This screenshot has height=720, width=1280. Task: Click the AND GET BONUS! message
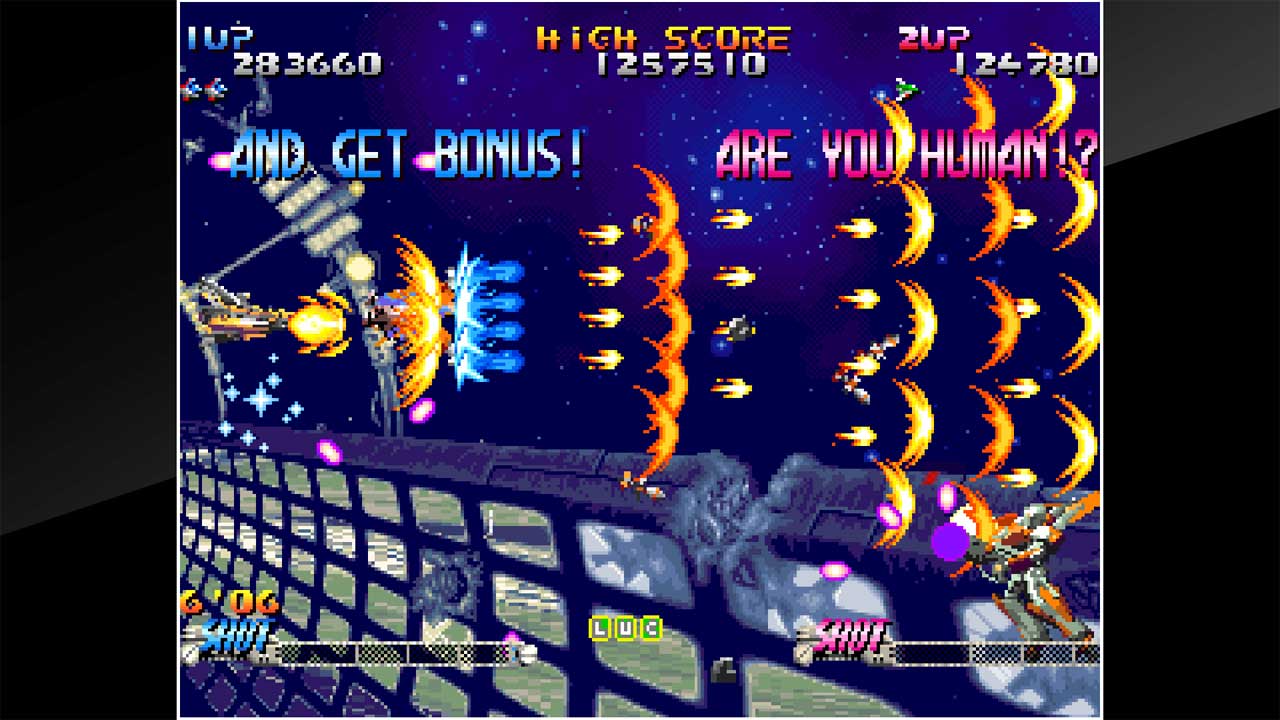click(x=408, y=152)
